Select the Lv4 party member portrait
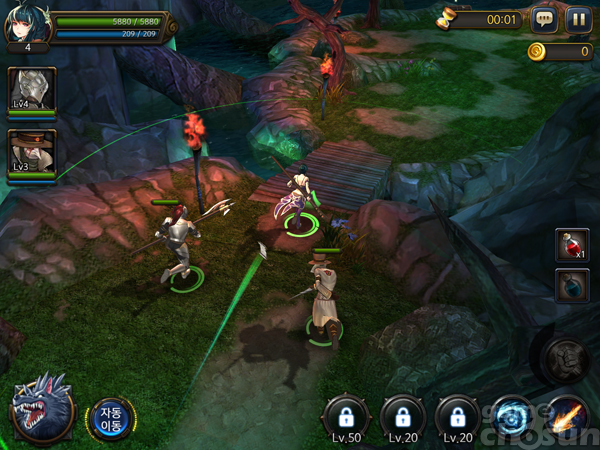 (x=32, y=91)
